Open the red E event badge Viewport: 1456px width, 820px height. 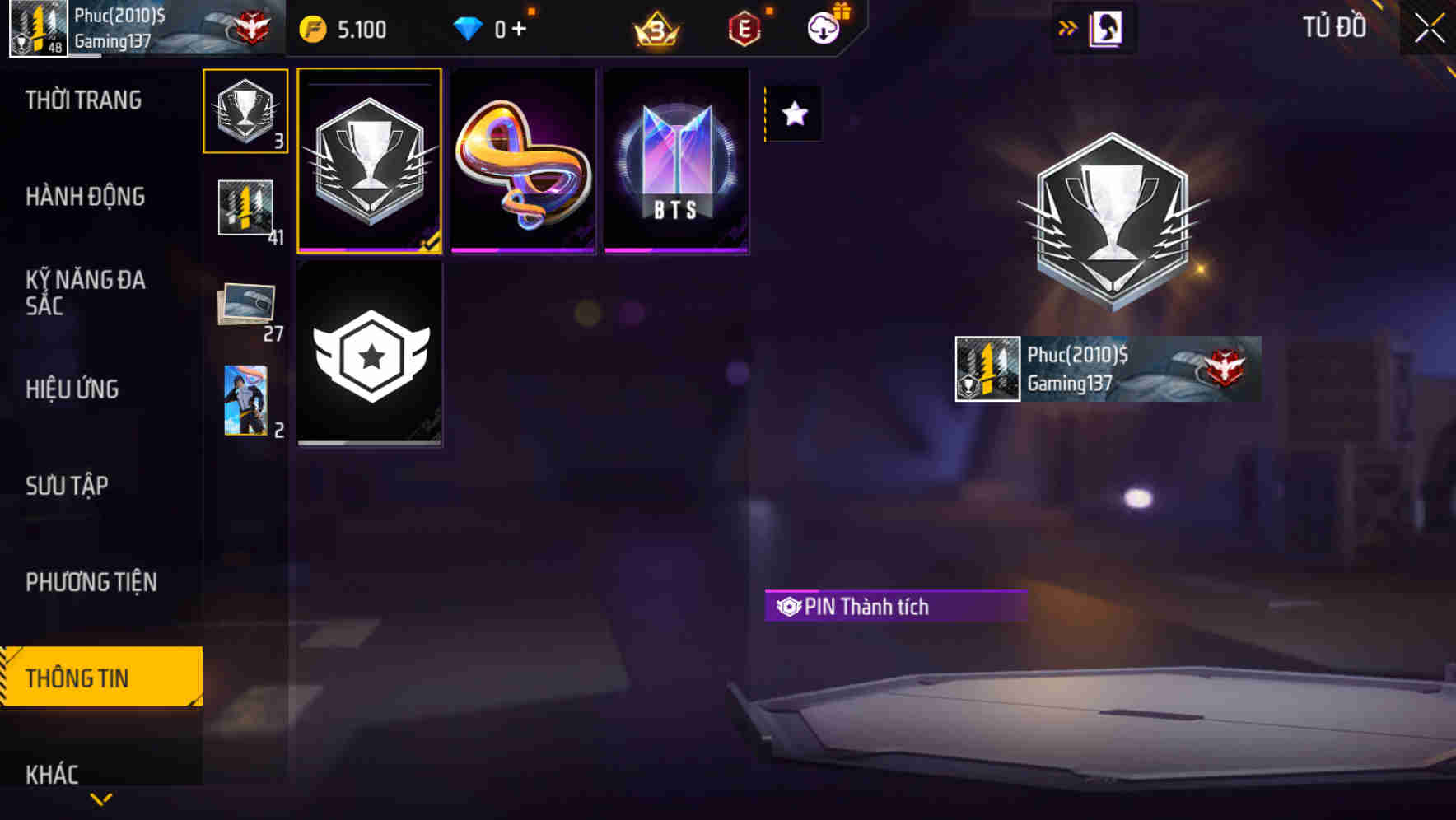coord(744,27)
